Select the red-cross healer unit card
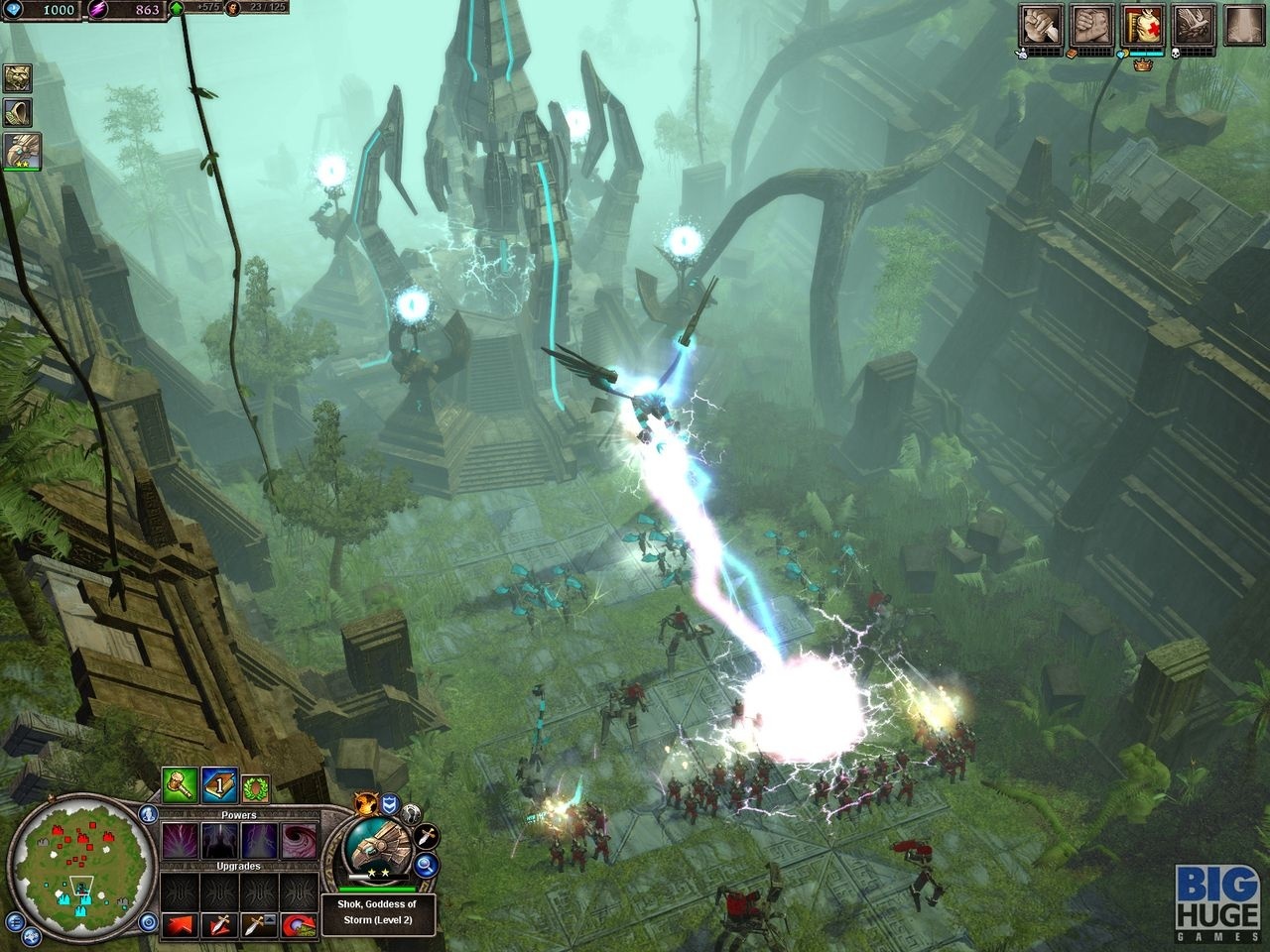Image resolution: width=1270 pixels, height=952 pixels. click(x=1142, y=25)
